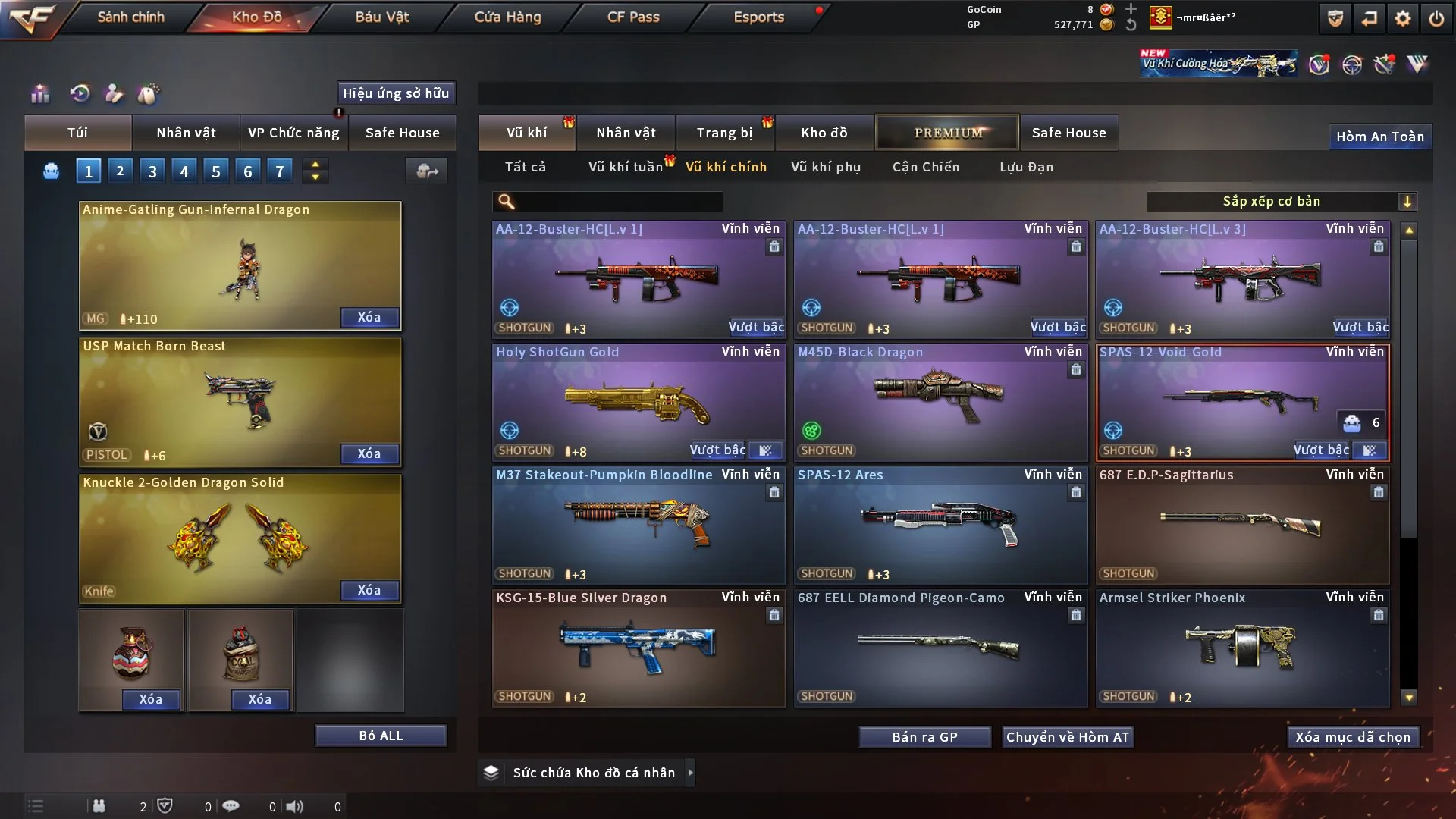Viewport: 1456px width, 819px height.
Task: Open the Hòm An Toàn safe box
Action: click(1379, 136)
